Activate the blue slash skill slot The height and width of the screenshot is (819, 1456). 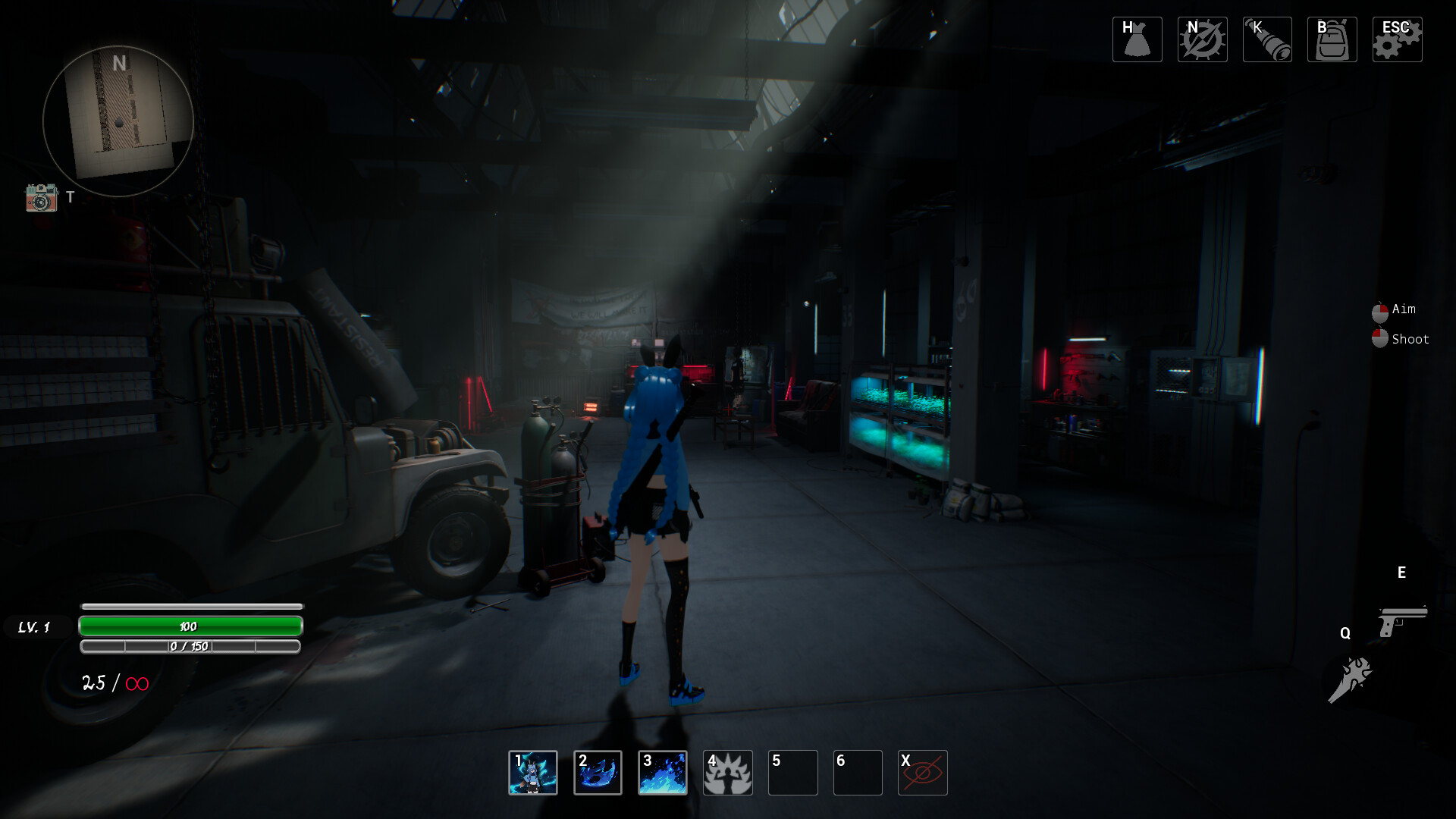coord(598,773)
